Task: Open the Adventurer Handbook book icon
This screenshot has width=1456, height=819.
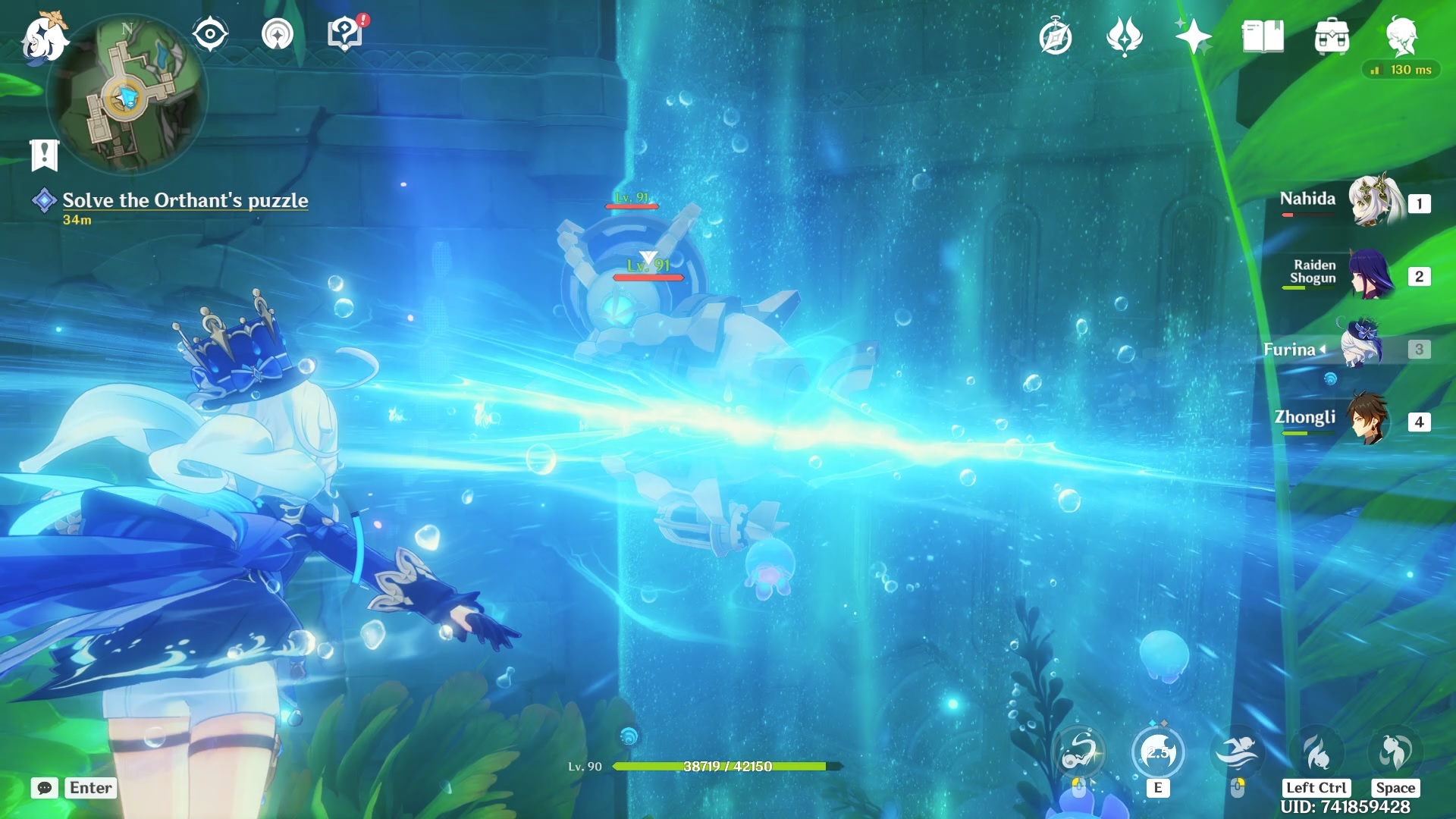Action: coord(1263,36)
